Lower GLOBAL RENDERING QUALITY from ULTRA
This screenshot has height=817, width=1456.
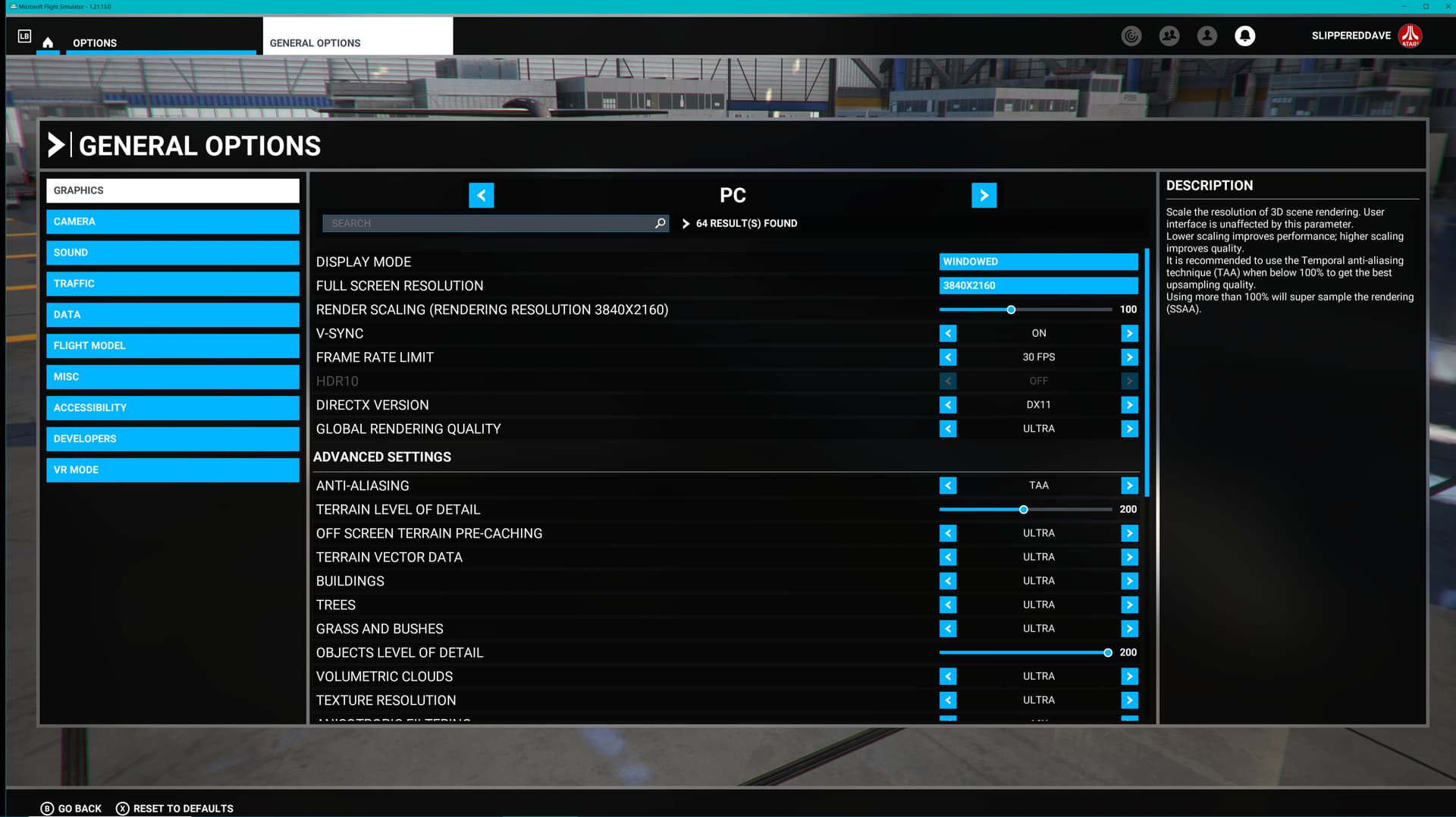[948, 429]
